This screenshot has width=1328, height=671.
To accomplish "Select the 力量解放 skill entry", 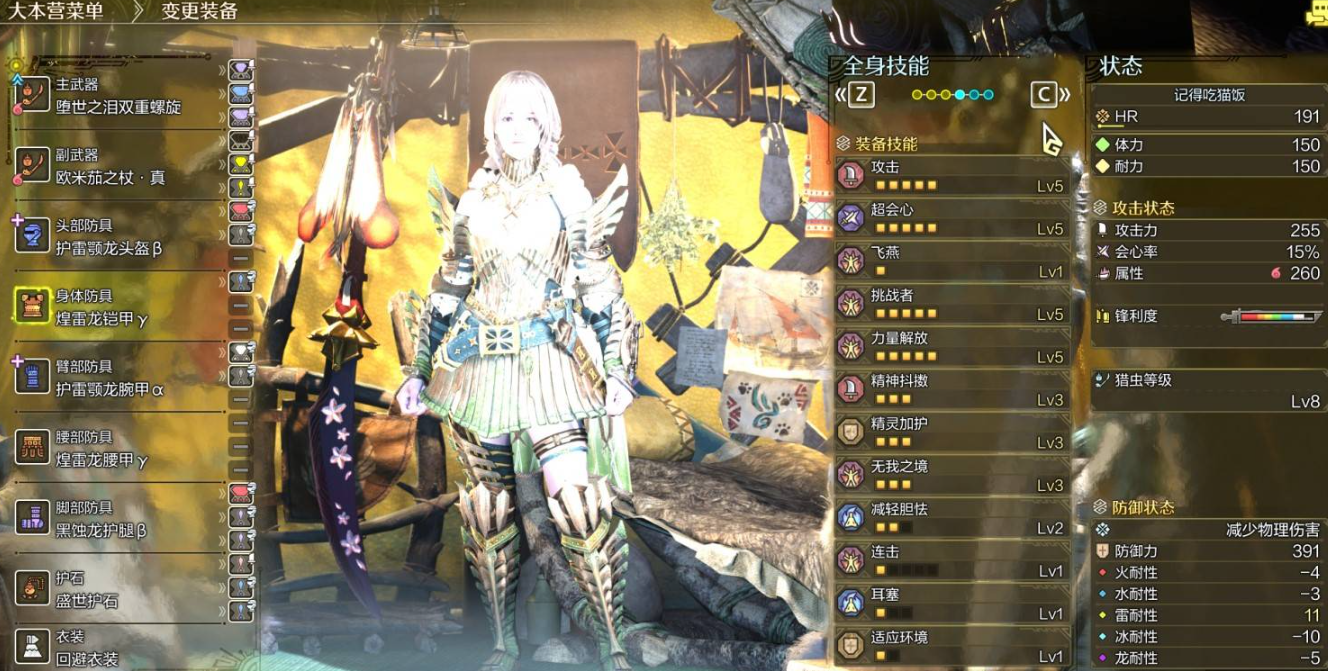I will coord(950,348).
